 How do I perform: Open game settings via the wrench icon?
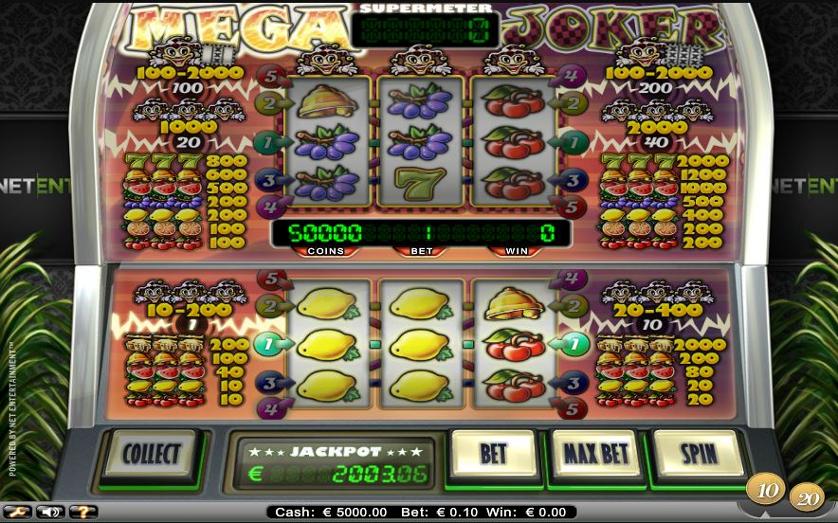coord(15,512)
